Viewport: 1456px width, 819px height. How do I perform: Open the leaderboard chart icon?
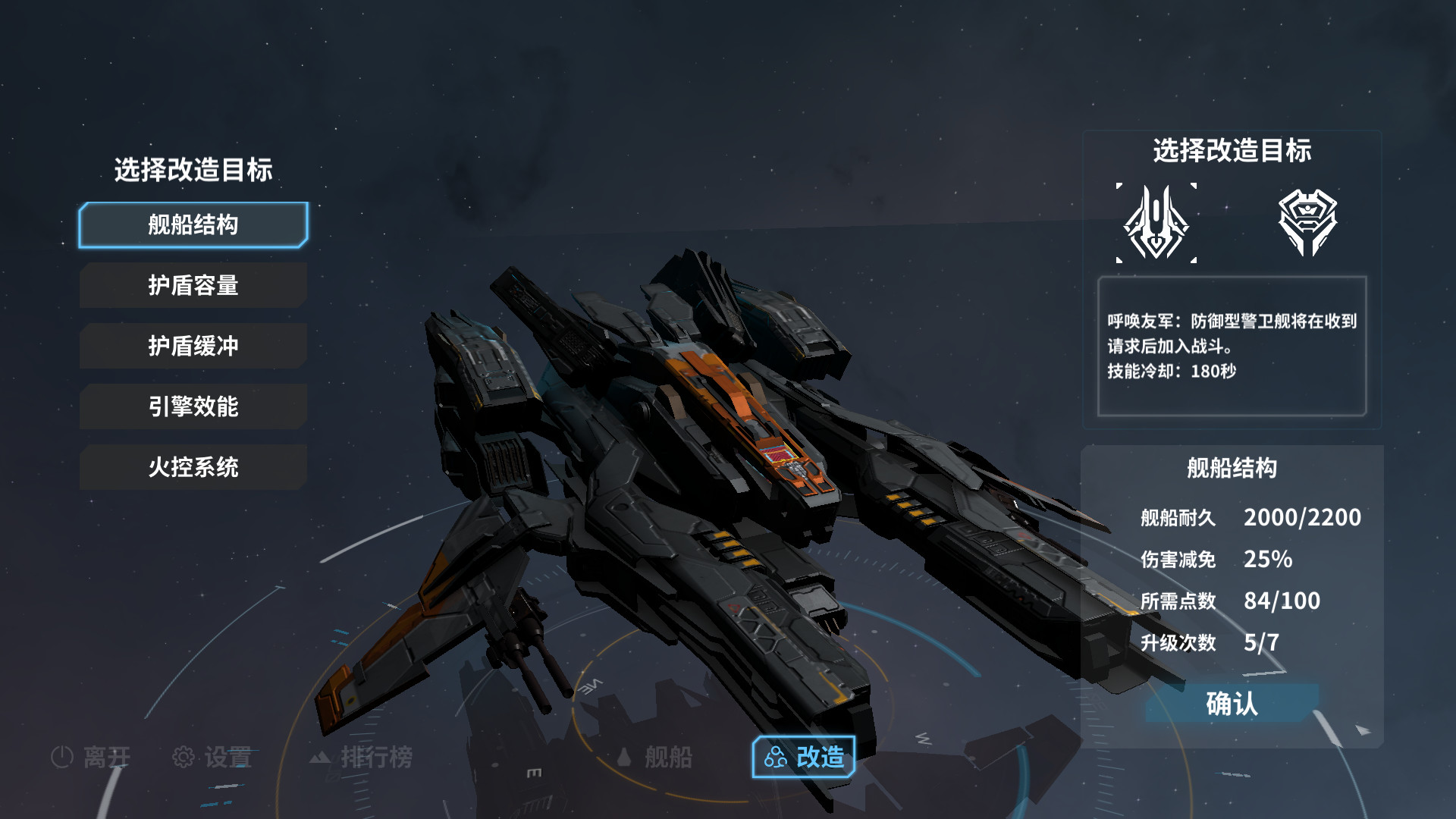(x=320, y=756)
